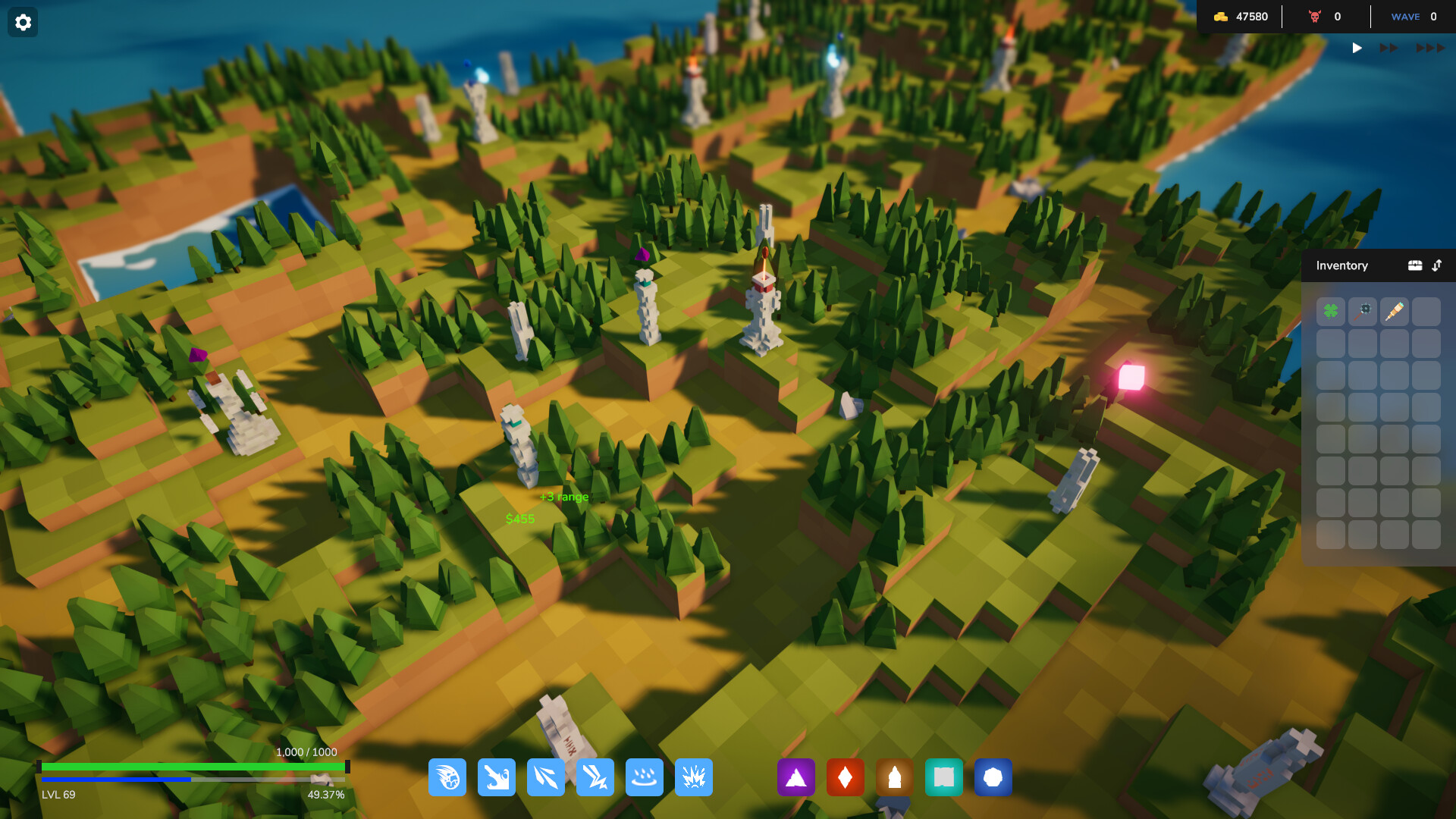Select the explosion ability icon
The image size is (1456, 819).
coord(695,777)
